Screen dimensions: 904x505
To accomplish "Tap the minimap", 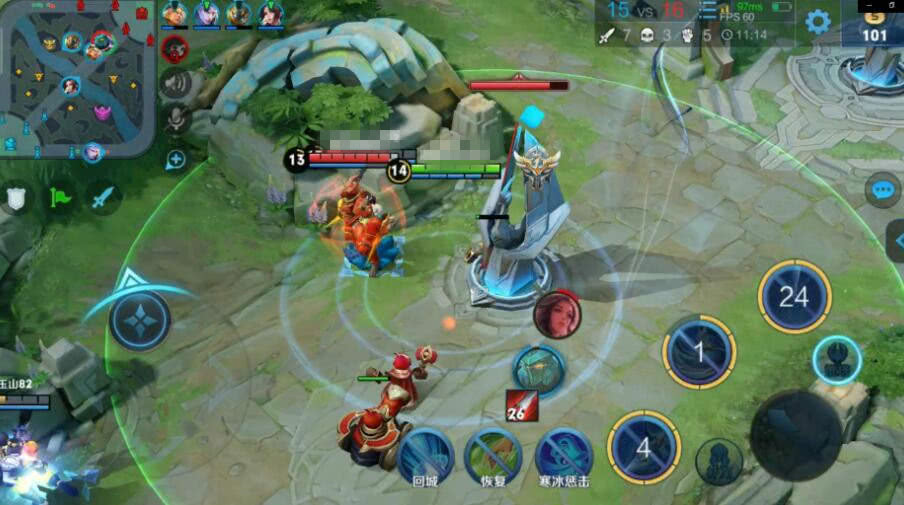I will (78, 78).
